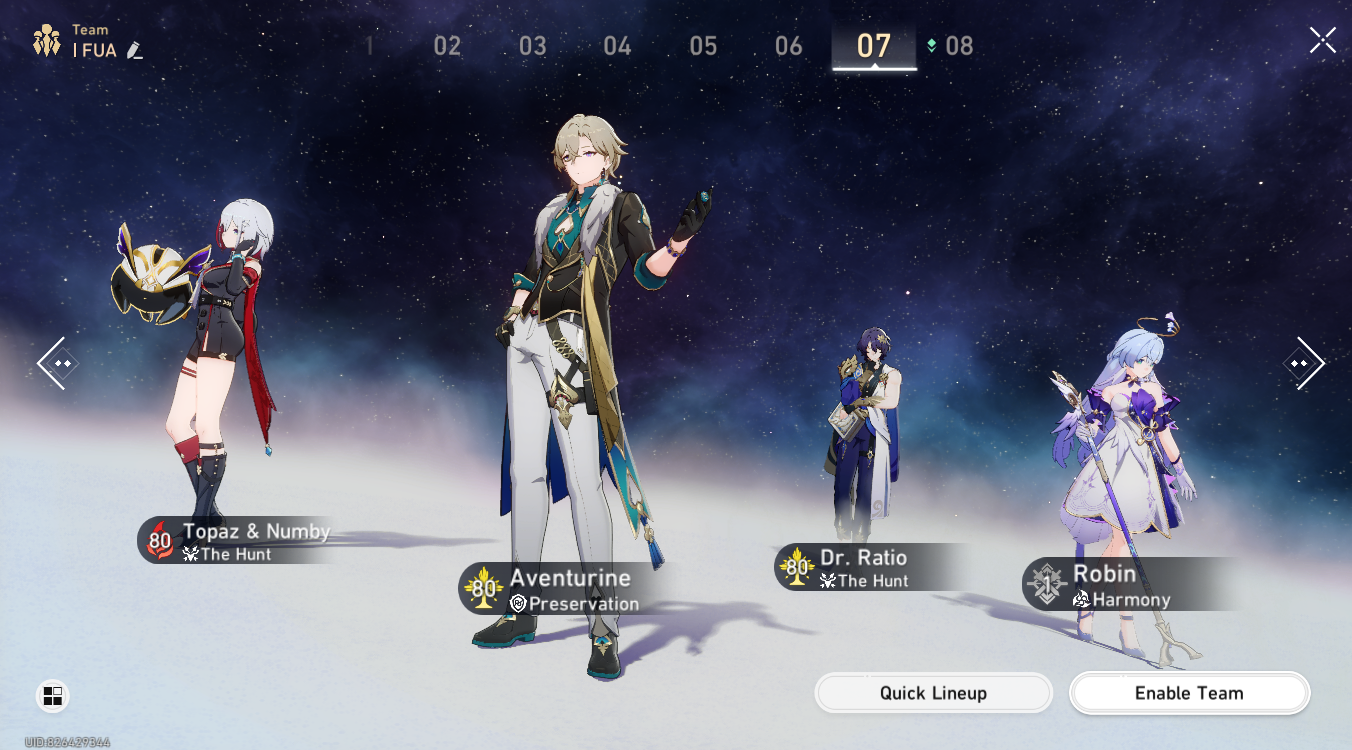This screenshot has width=1352, height=750.
Task: Enable the current team lineup
Action: [1189, 693]
